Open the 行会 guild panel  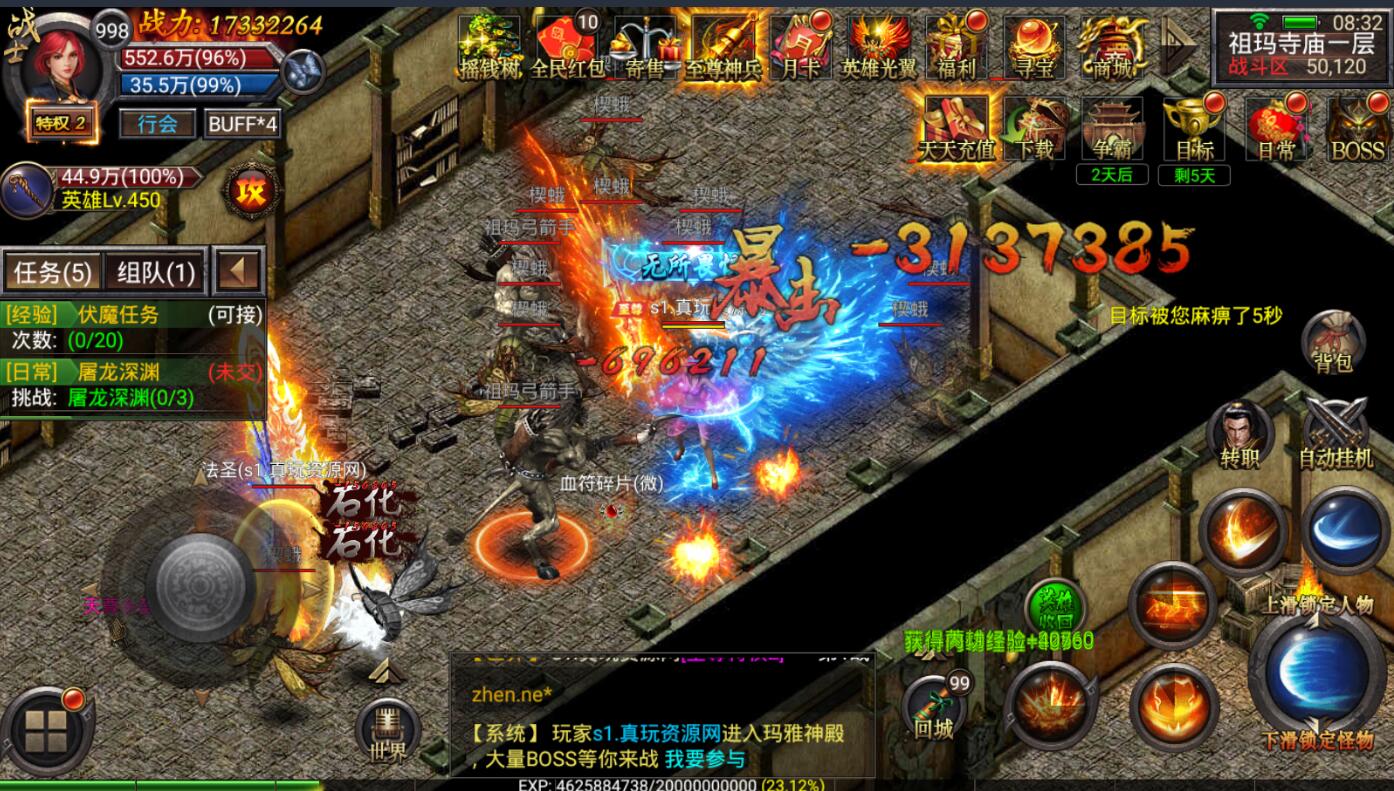pyautogui.click(x=157, y=124)
